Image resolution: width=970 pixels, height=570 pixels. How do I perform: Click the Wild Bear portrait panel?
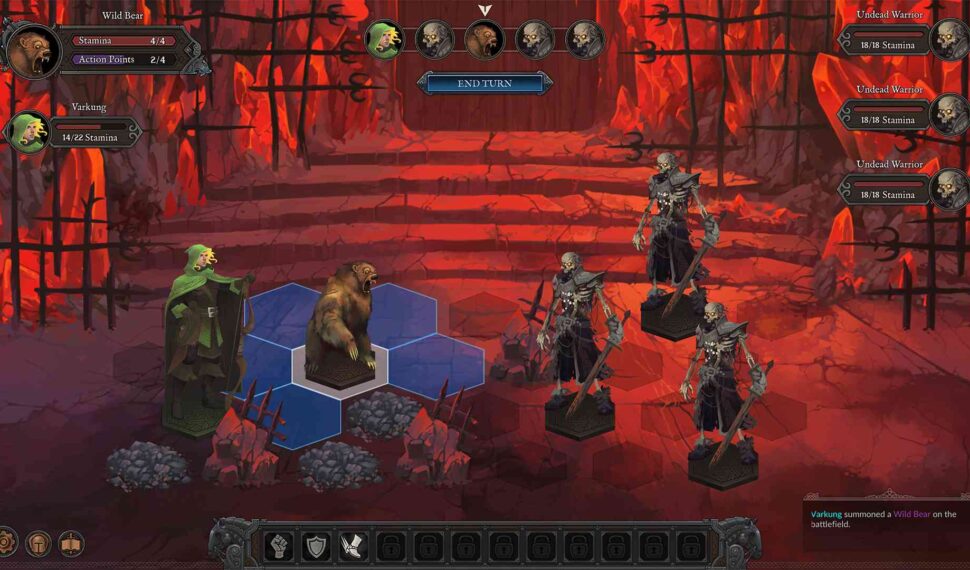[33, 50]
